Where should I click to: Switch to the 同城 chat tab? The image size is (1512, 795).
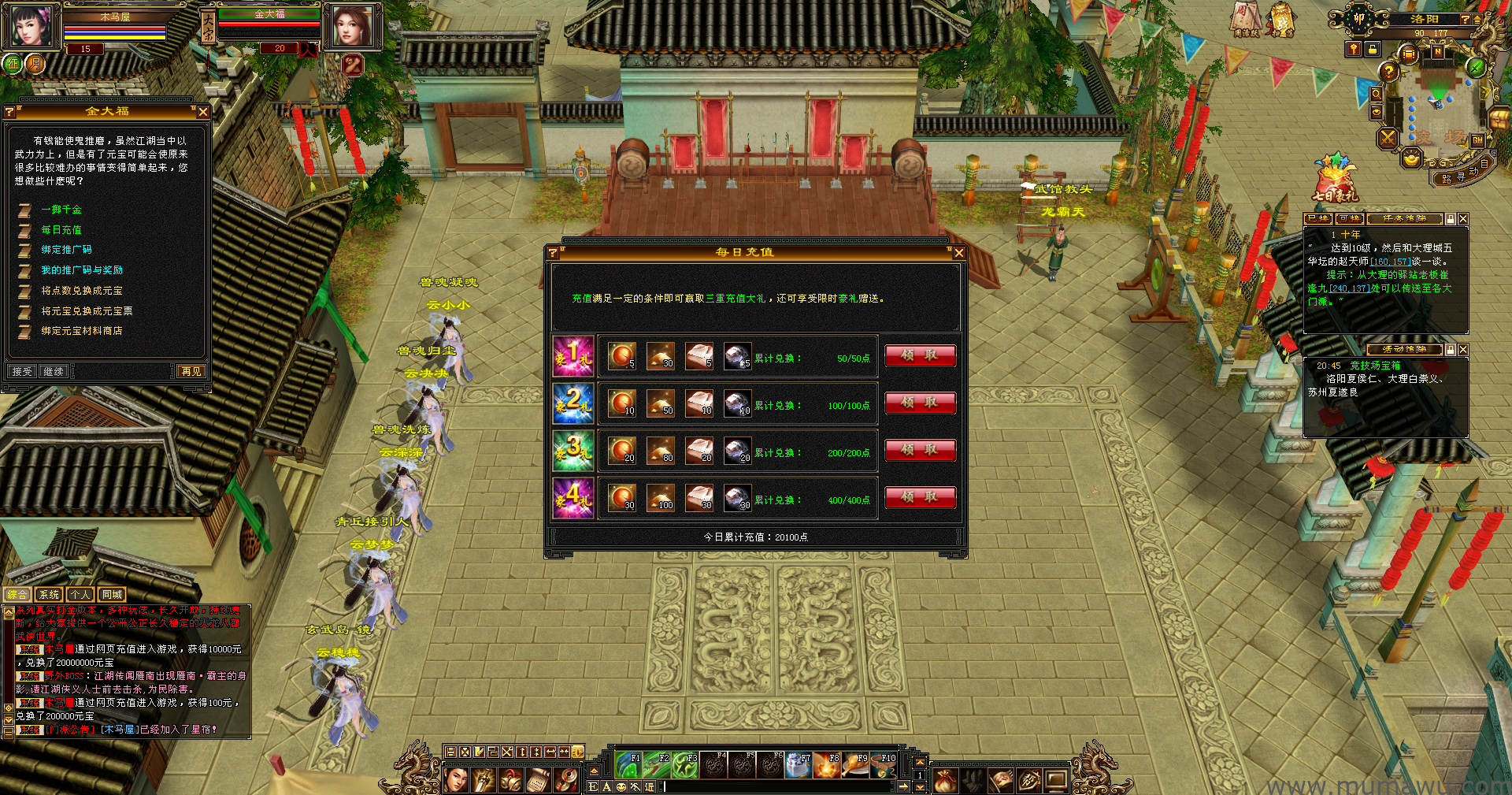pos(112,595)
